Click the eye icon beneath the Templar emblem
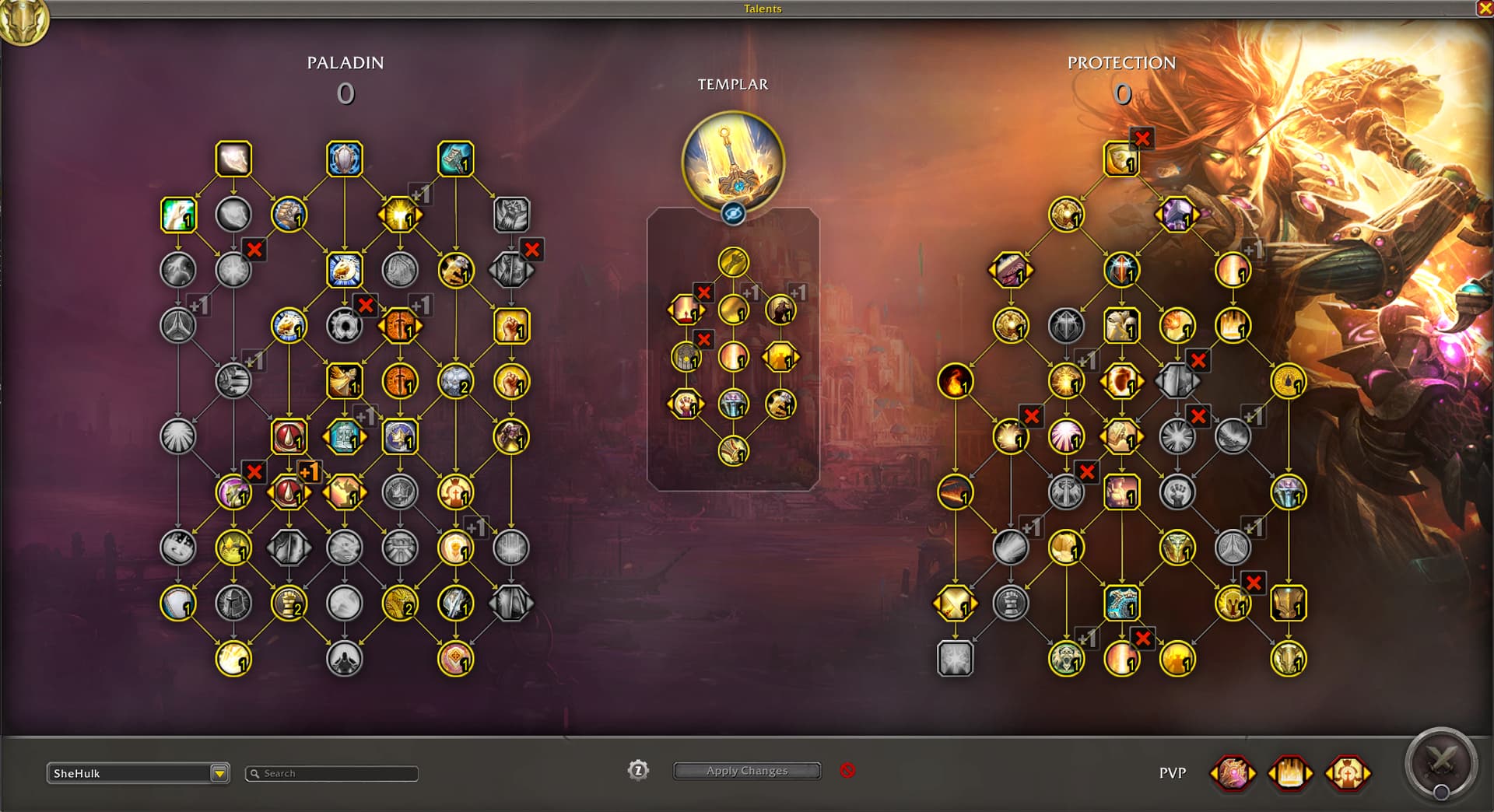 [733, 213]
